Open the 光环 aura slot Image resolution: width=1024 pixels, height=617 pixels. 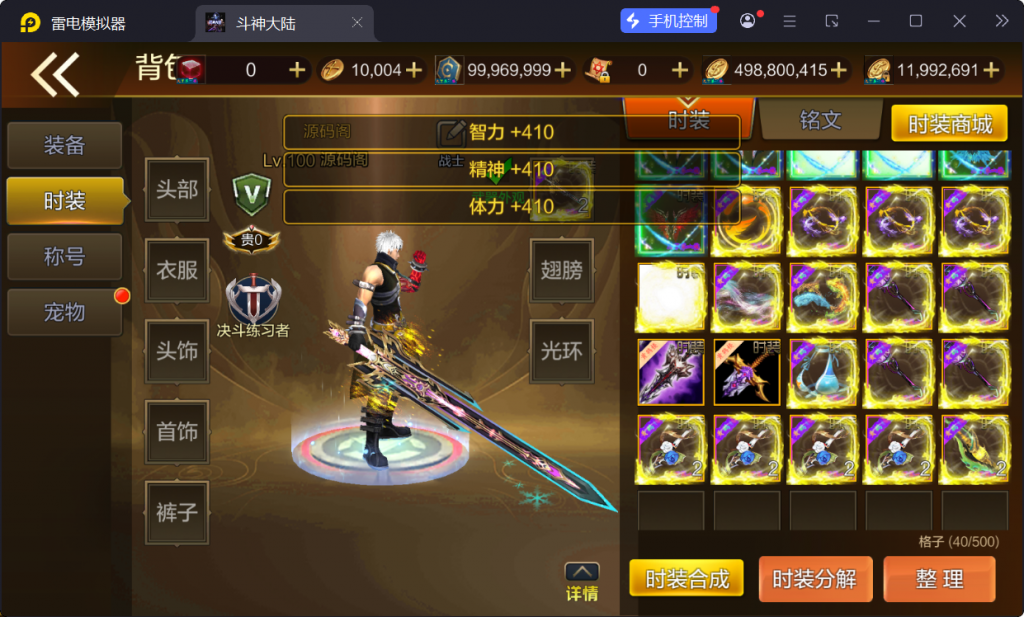561,351
